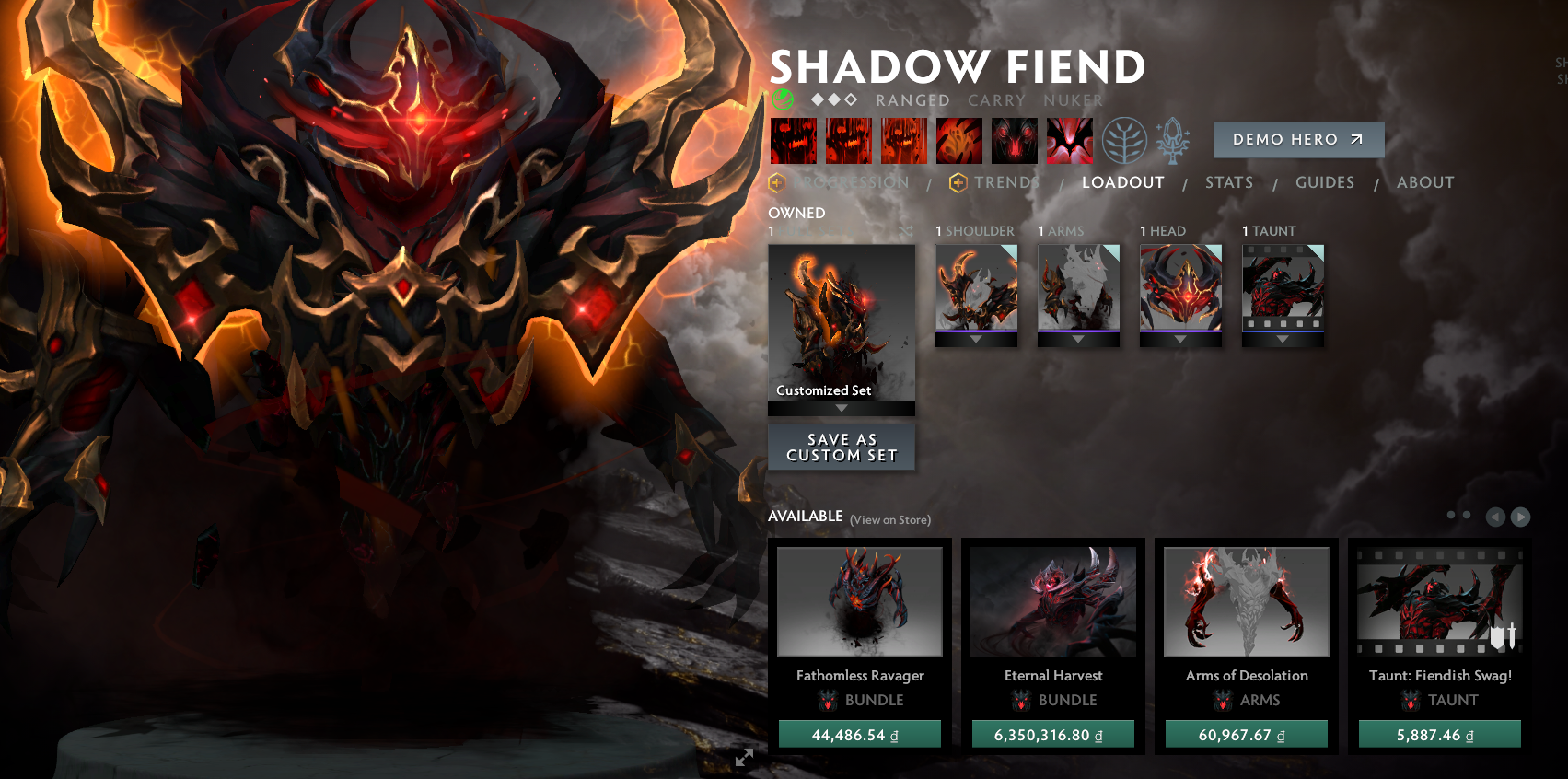Expand the Arms item dropdown arrow
This screenshot has height=779, width=1568.
point(1078,339)
